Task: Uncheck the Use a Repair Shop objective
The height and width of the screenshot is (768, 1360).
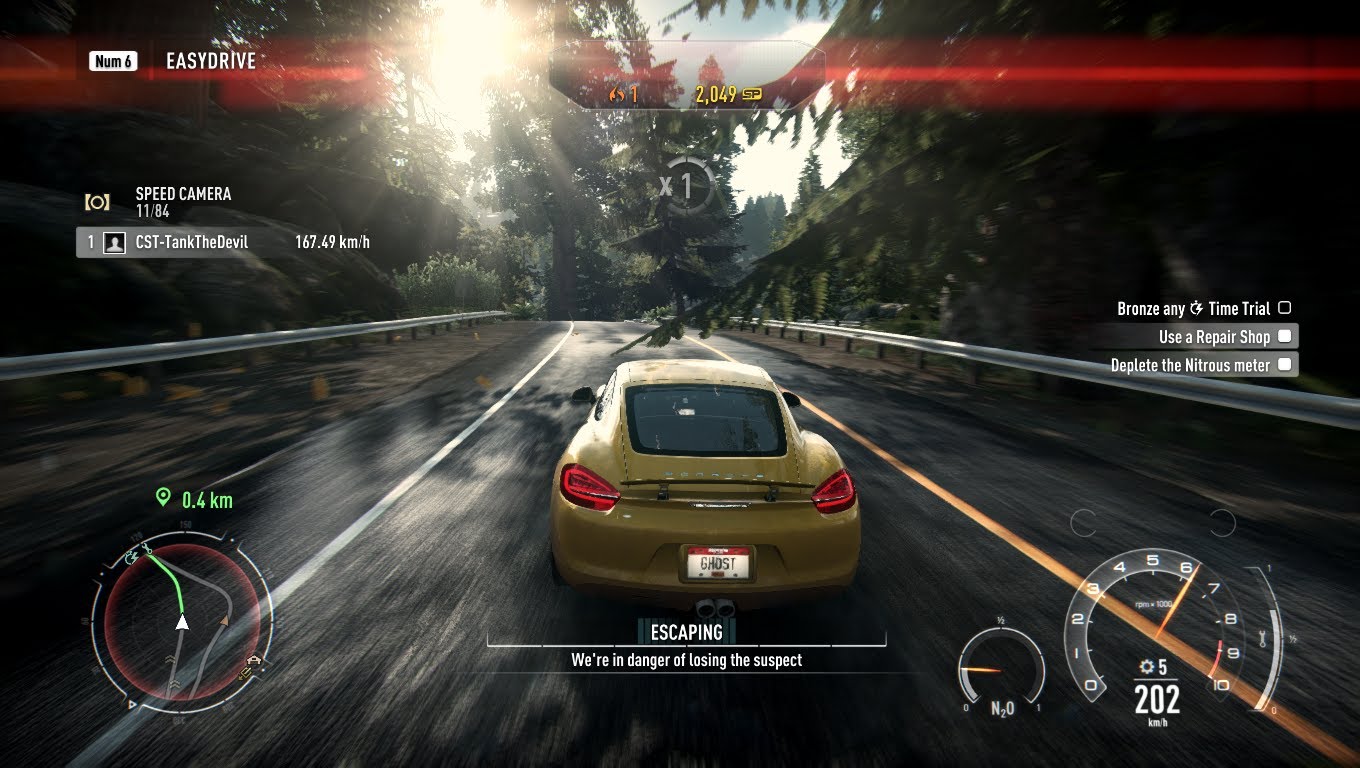Action: click(1285, 336)
